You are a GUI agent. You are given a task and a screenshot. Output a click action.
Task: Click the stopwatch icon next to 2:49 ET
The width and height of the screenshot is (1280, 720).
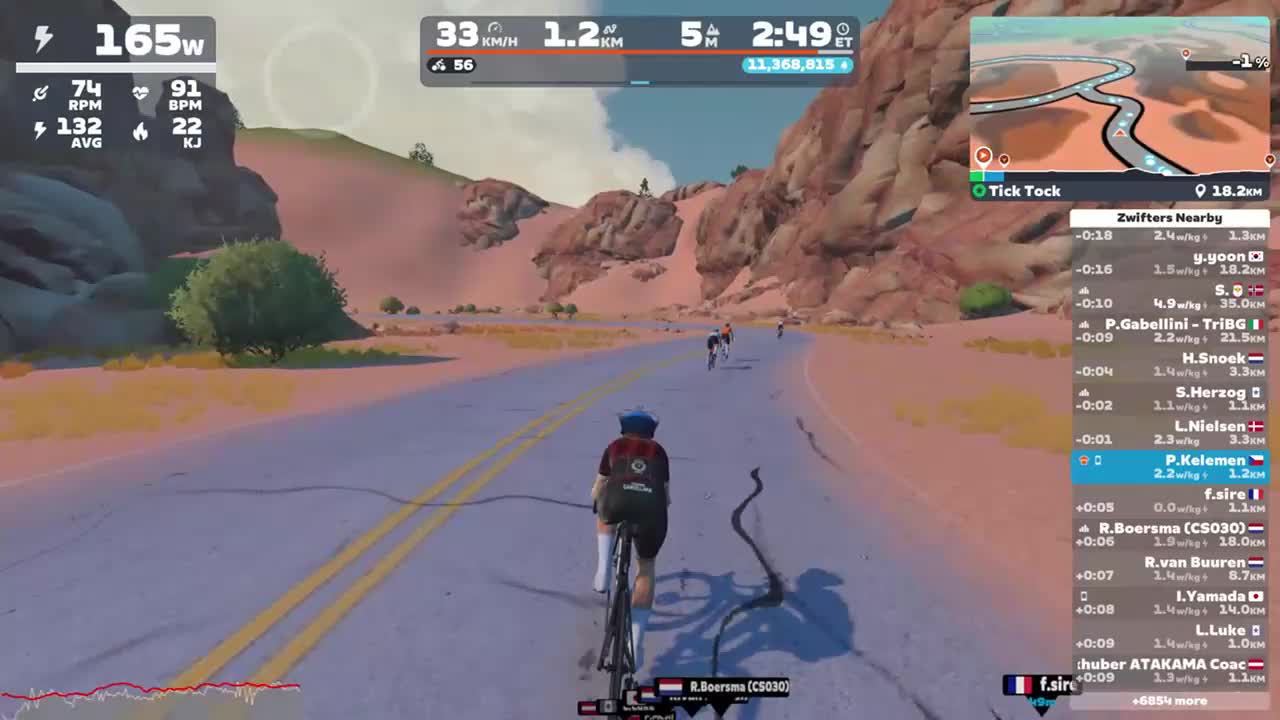pos(845,29)
